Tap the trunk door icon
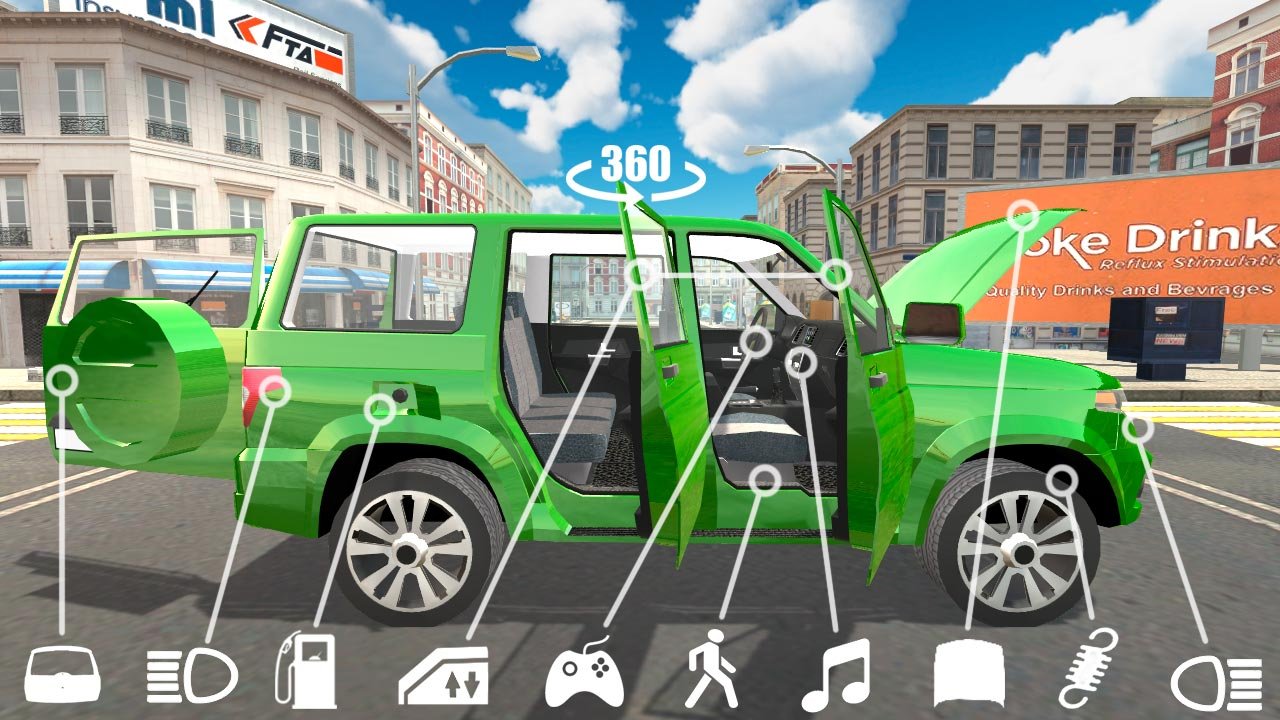 pyautogui.click(x=62, y=675)
